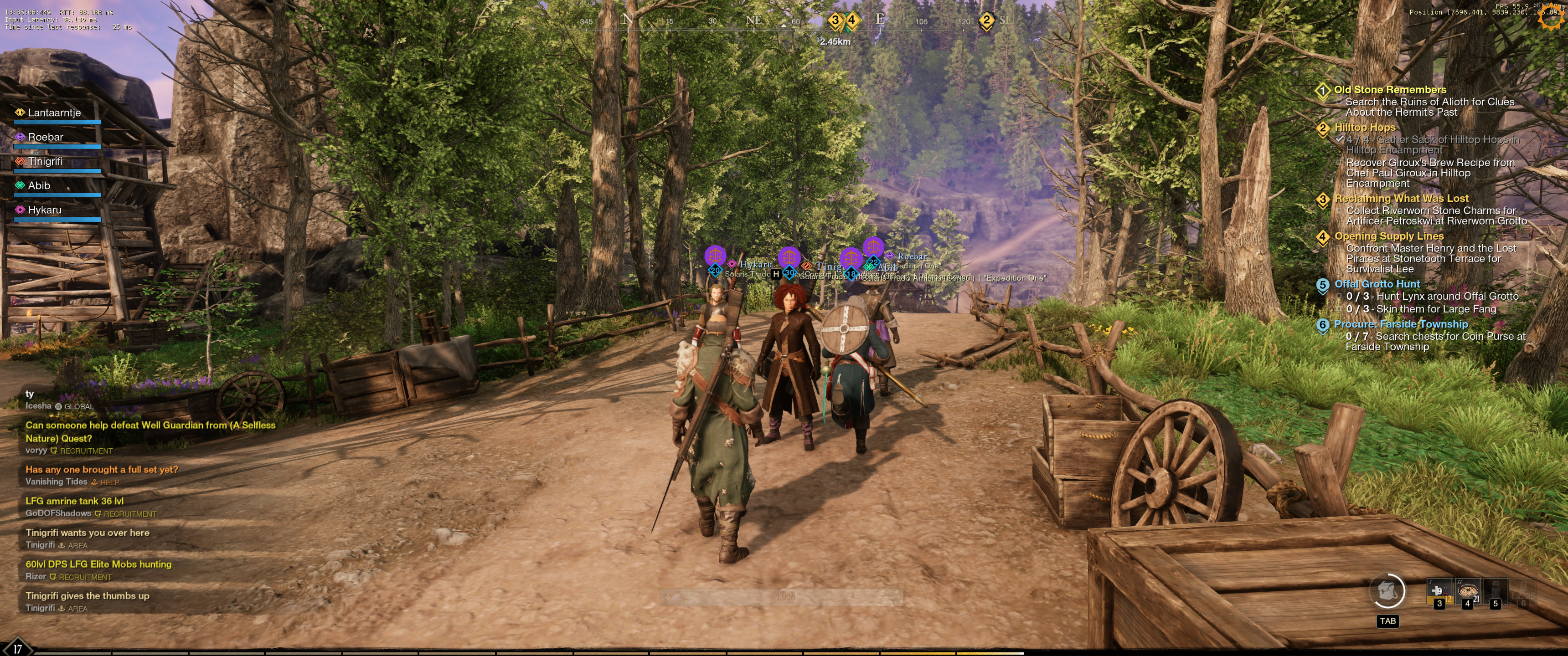The height and width of the screenshot is (656, 1568).
Task: Select the Hilltop Hops quest tracker entry
Action: point(1365,127)
